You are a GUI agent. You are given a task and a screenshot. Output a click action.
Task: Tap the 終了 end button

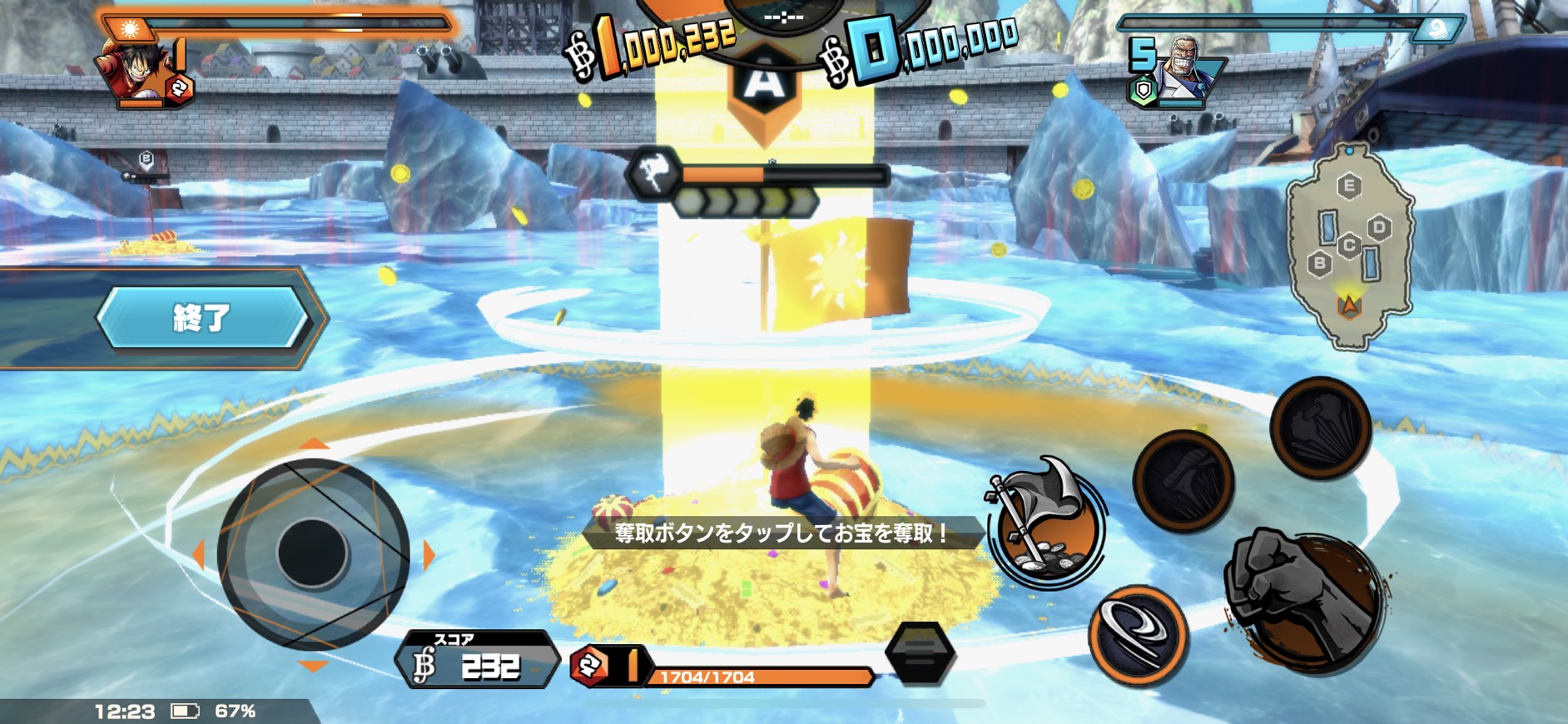tap(202, 317)
